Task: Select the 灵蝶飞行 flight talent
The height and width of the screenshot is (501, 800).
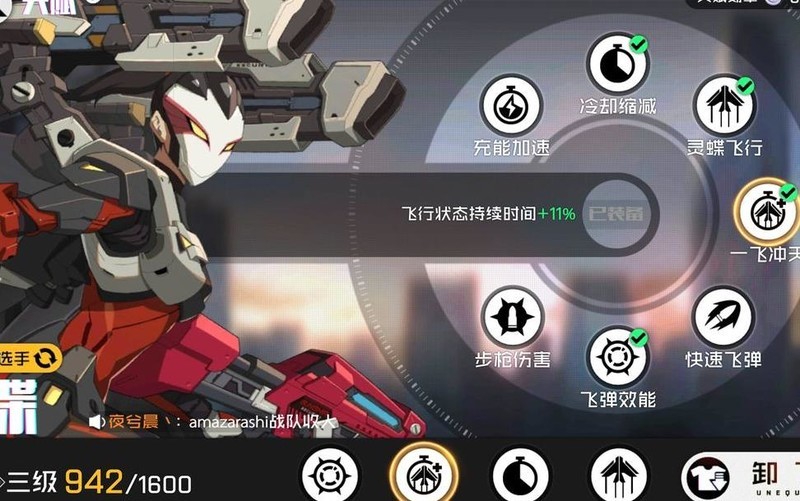Action: point(724,105)
